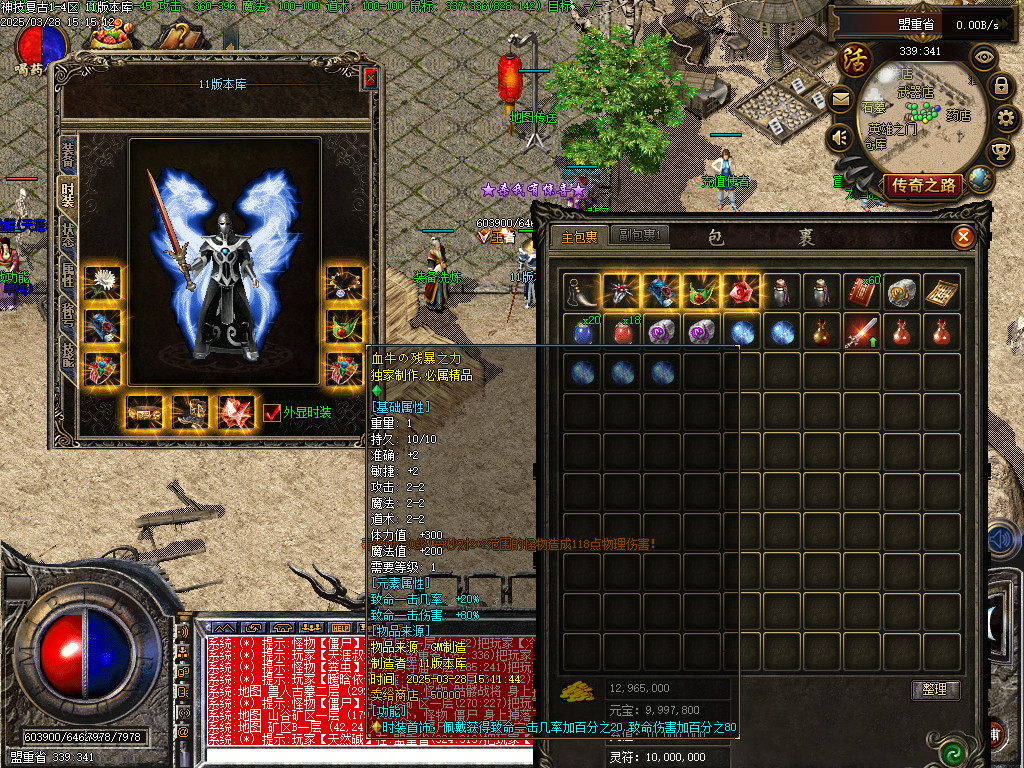Click the 整理 sort button

[936, 690]
